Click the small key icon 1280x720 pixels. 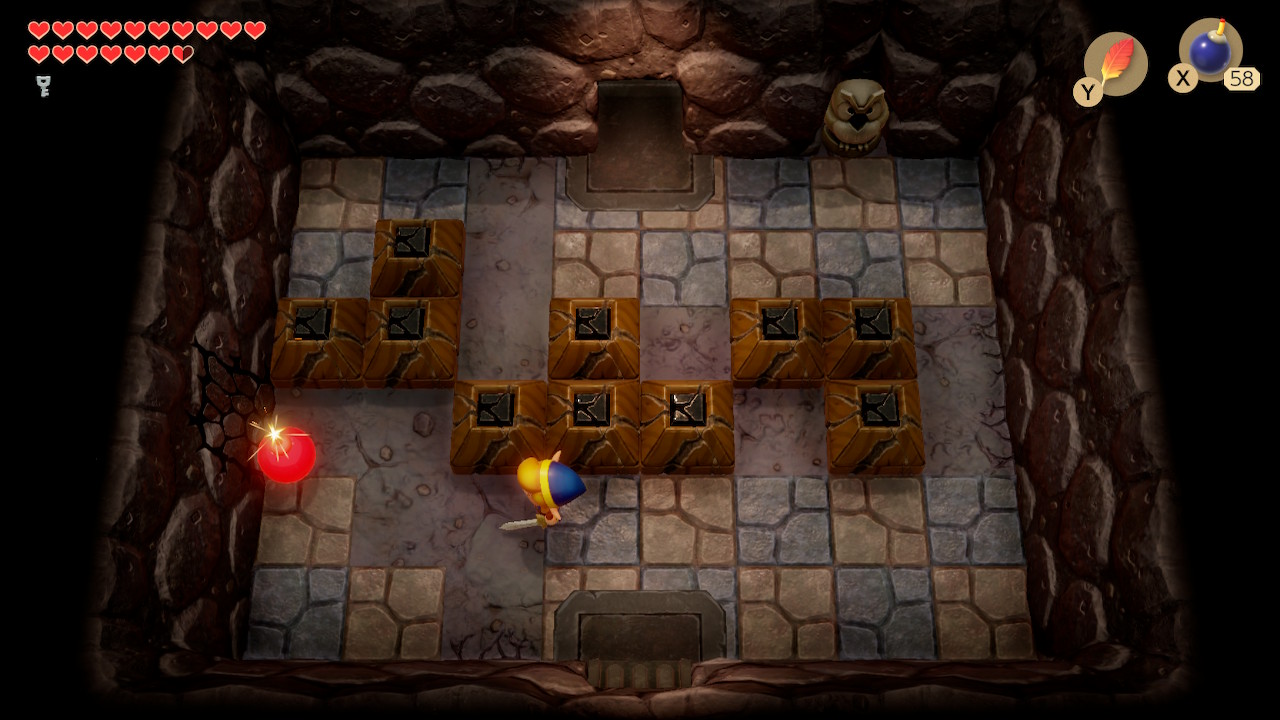click(44, 86)
